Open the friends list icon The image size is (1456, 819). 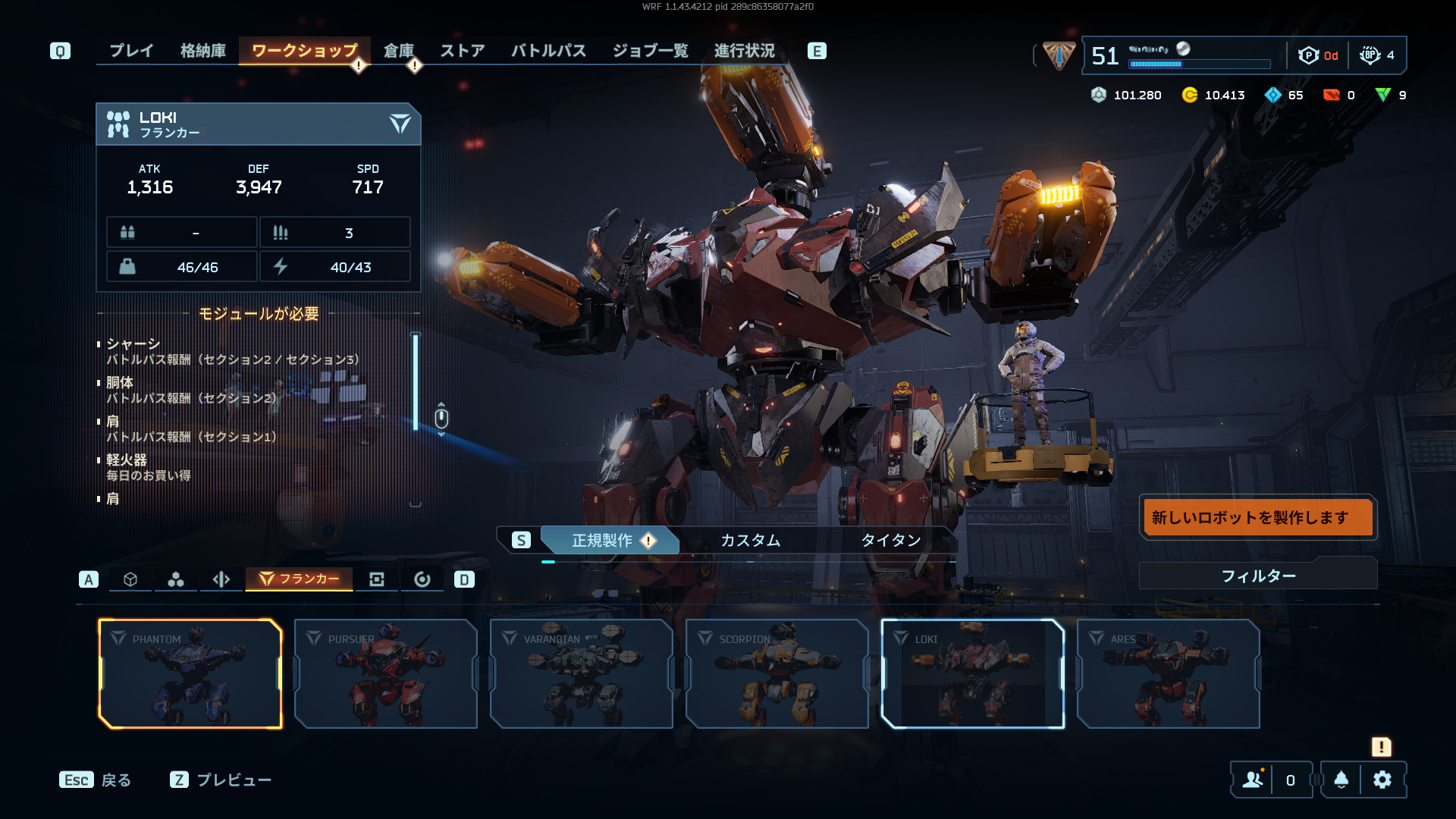click(x=1253, y=780)
